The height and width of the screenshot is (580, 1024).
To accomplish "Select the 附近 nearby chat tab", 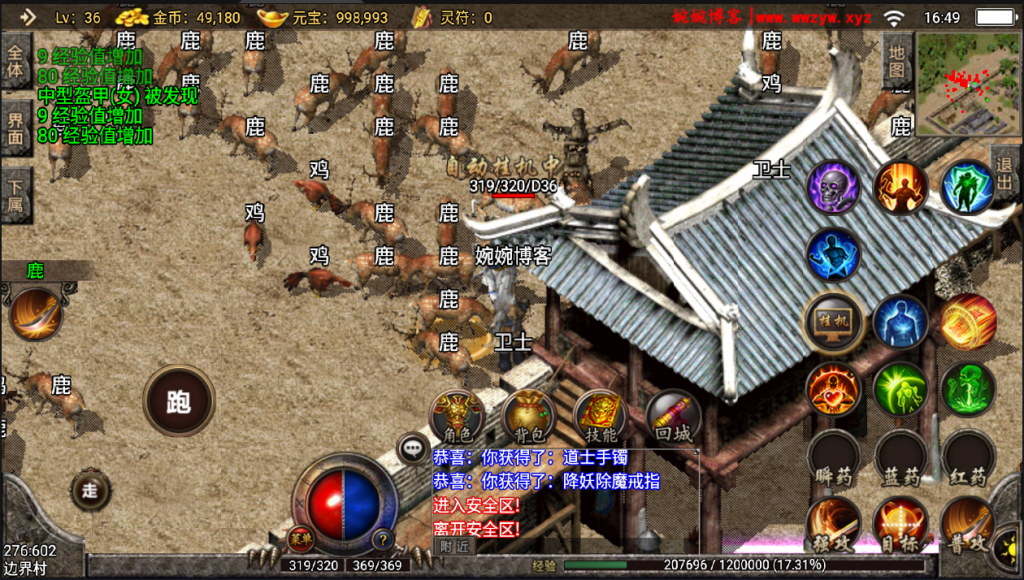I will [x=455, y=546].
